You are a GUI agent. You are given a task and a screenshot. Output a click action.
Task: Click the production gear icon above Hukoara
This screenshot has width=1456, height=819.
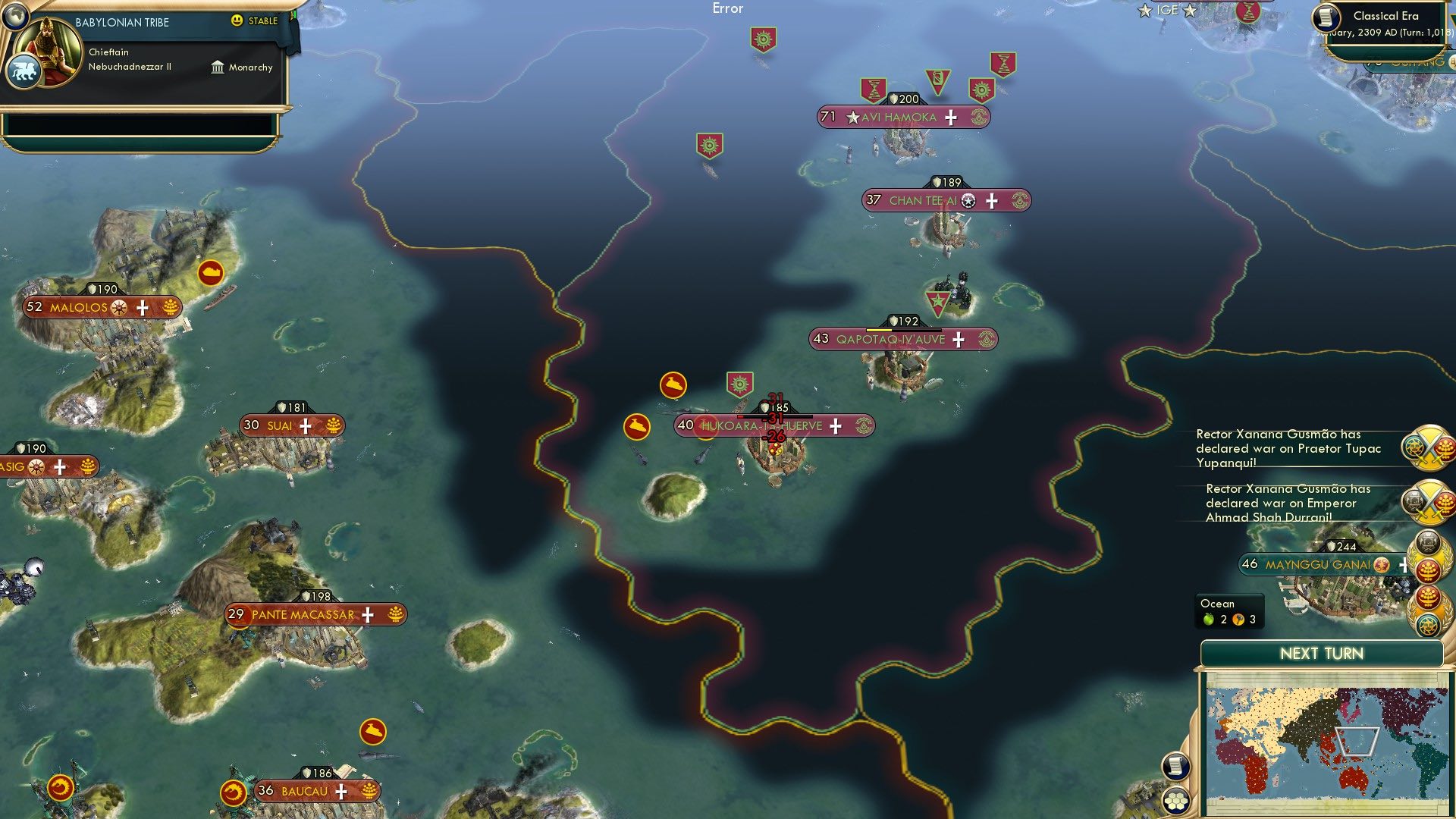(739, 385)
